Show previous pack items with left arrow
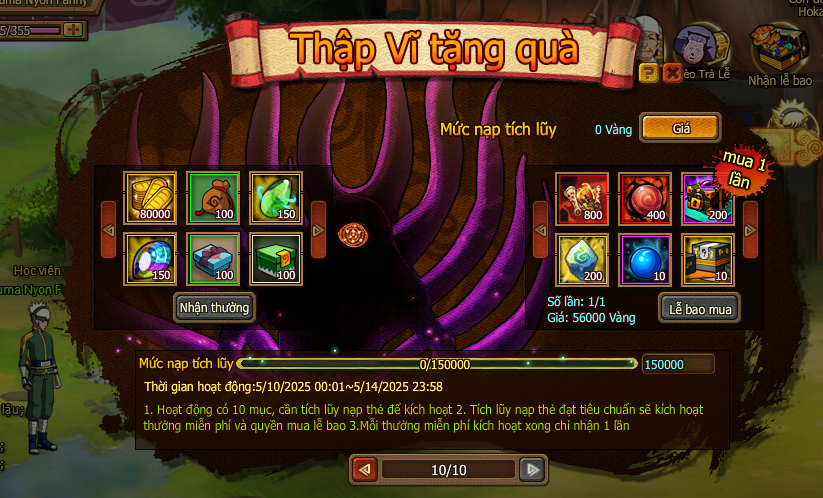 pos(540,229)
